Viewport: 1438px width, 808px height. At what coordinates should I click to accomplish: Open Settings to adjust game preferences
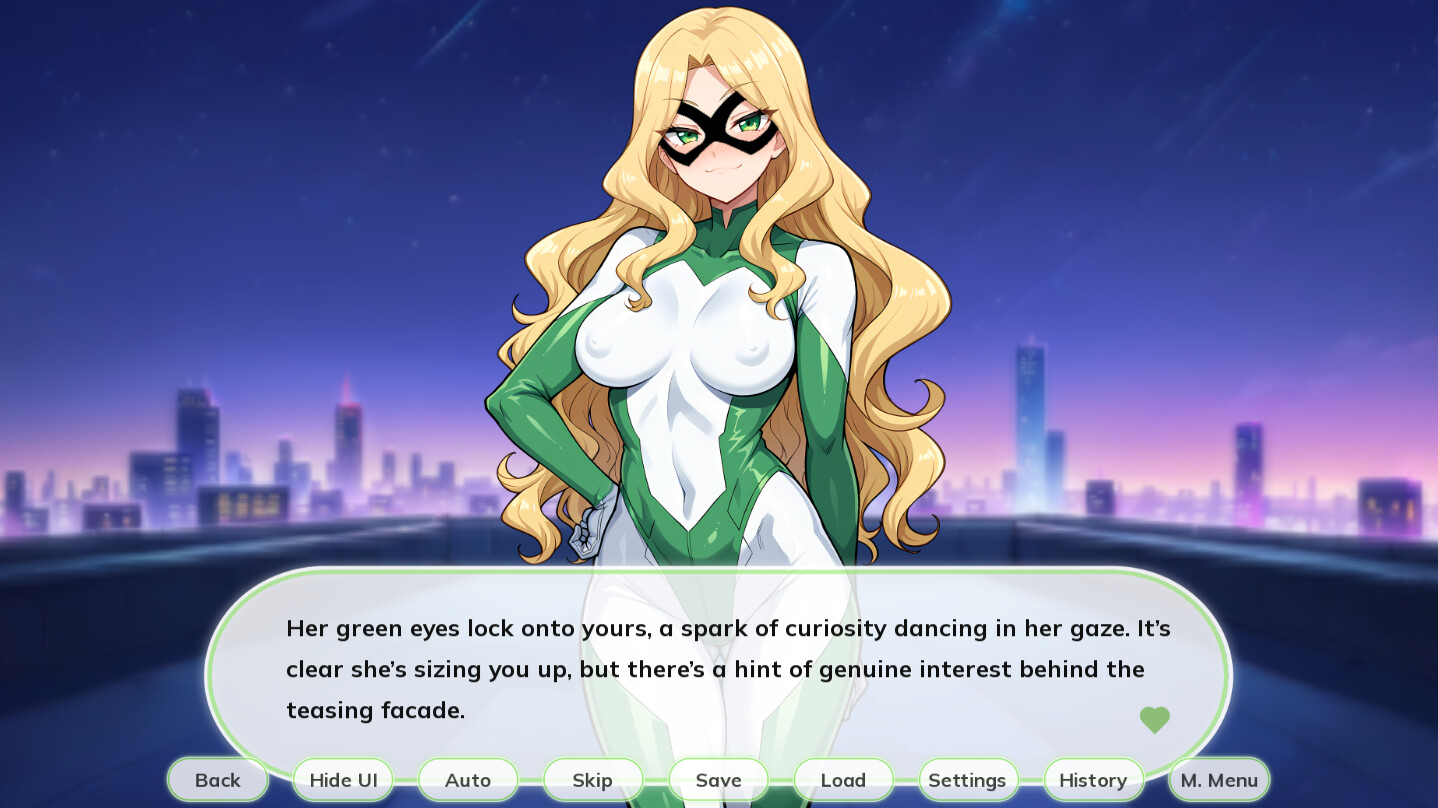[967, 780]
